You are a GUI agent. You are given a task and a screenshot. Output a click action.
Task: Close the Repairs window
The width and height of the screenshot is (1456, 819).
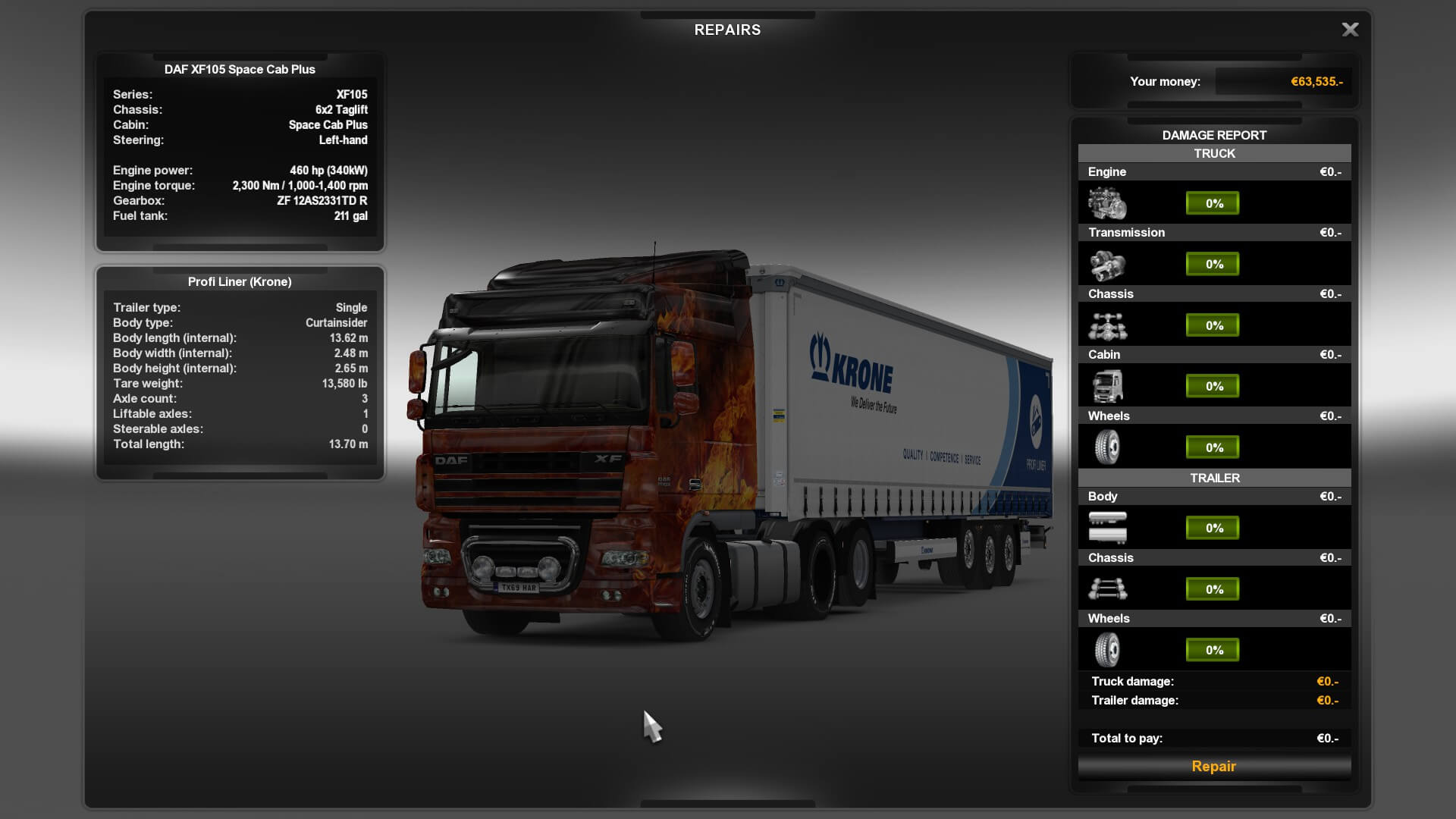pos(1350,30)
